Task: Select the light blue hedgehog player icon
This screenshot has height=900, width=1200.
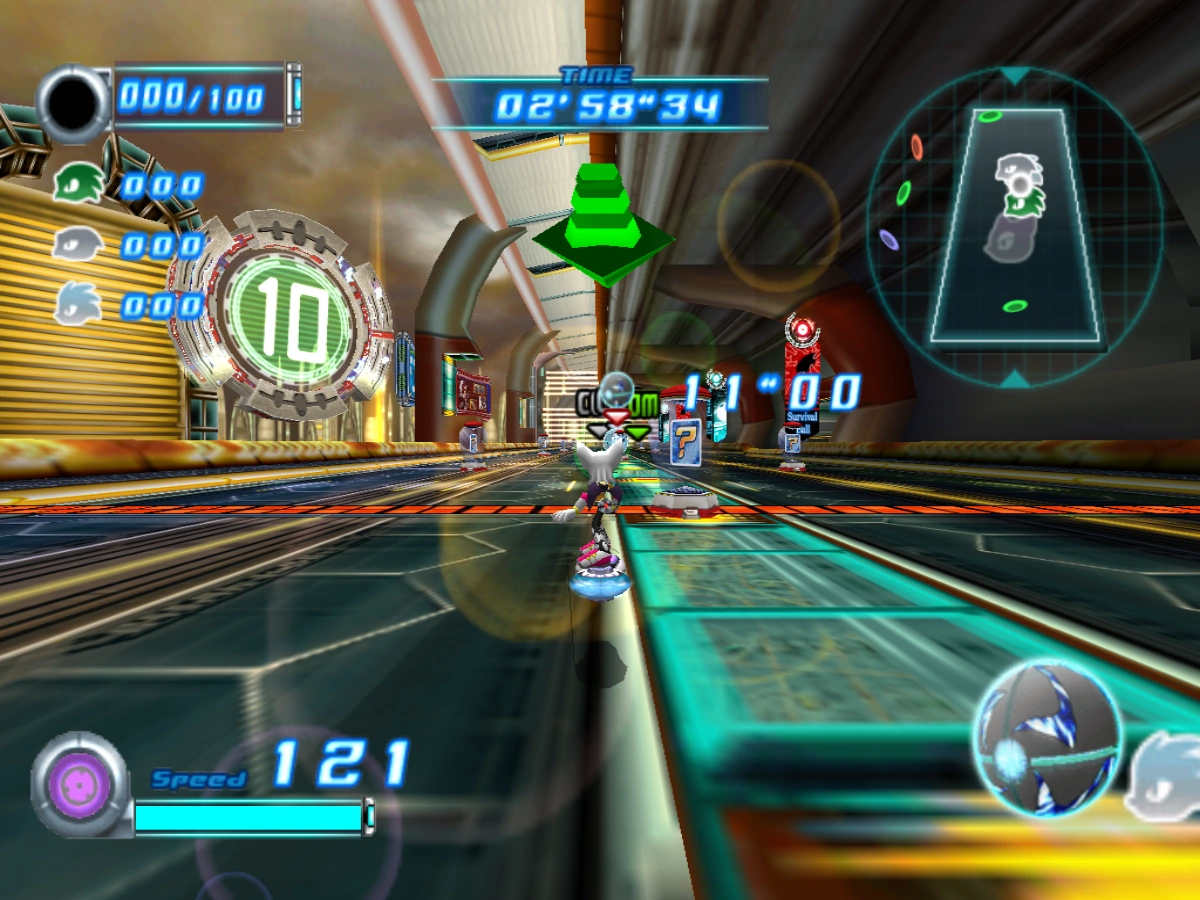Action: point(78,301)
